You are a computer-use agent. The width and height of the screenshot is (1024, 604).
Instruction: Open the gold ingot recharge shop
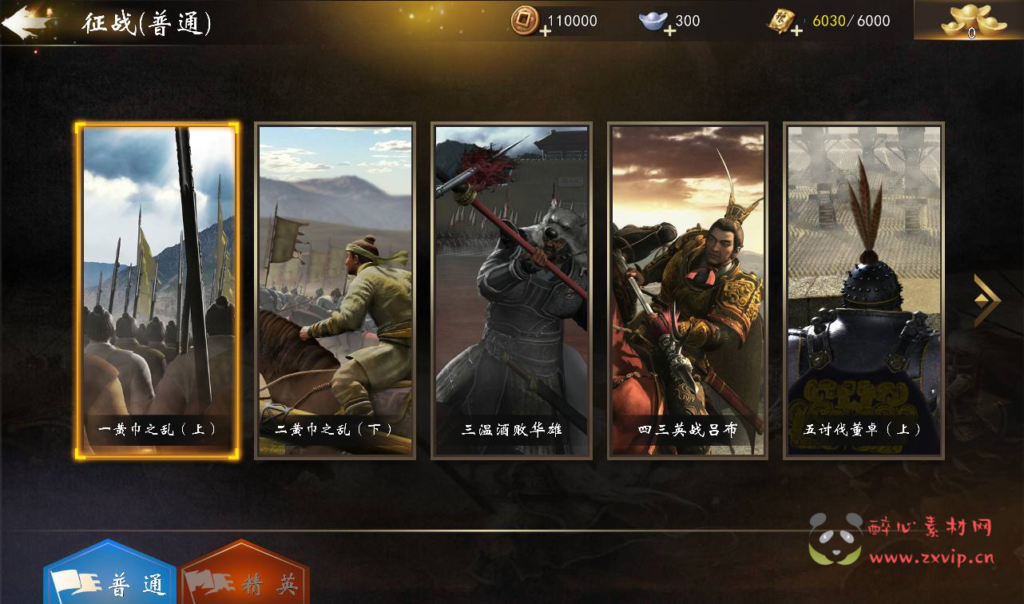click(x=969, y=22)
